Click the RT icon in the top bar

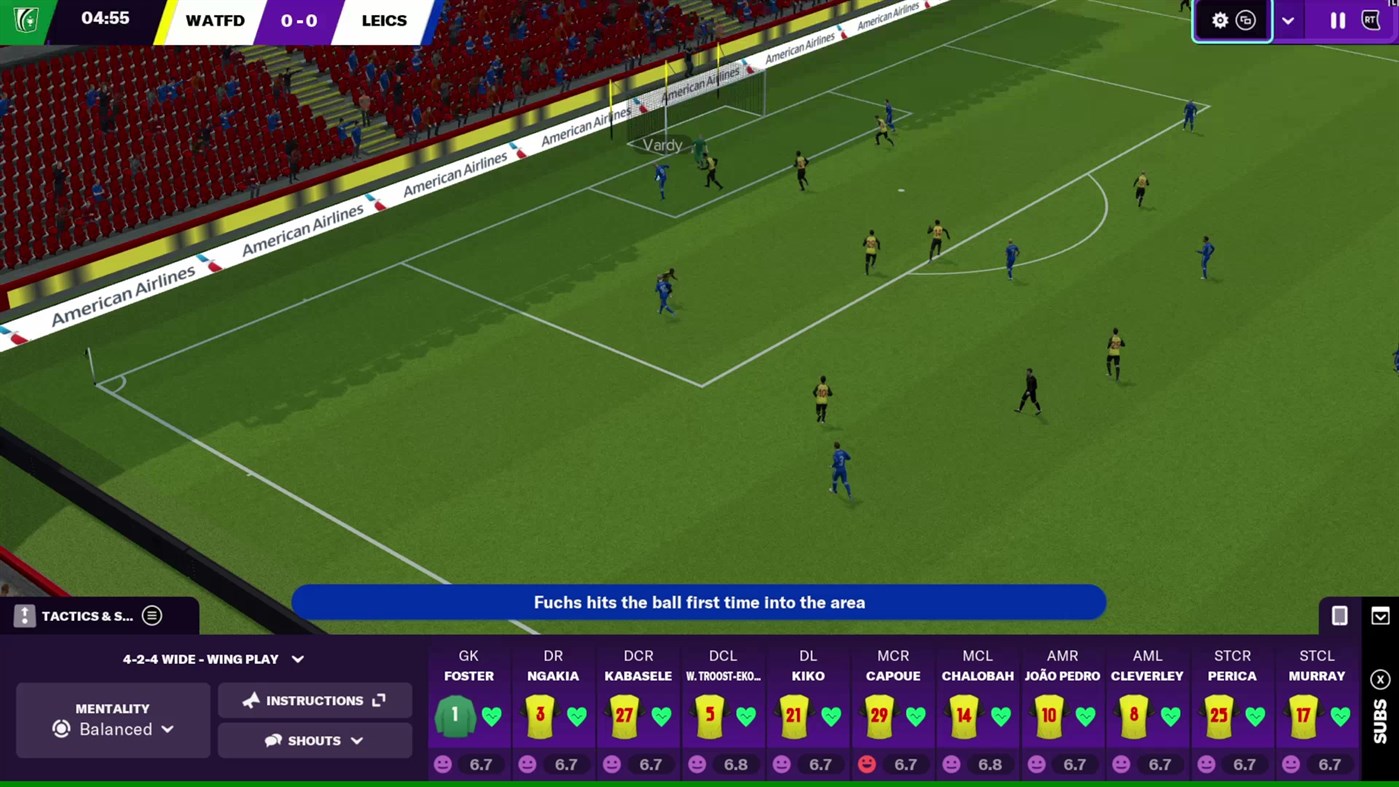pyautogui.click(x=1370, y=20)
